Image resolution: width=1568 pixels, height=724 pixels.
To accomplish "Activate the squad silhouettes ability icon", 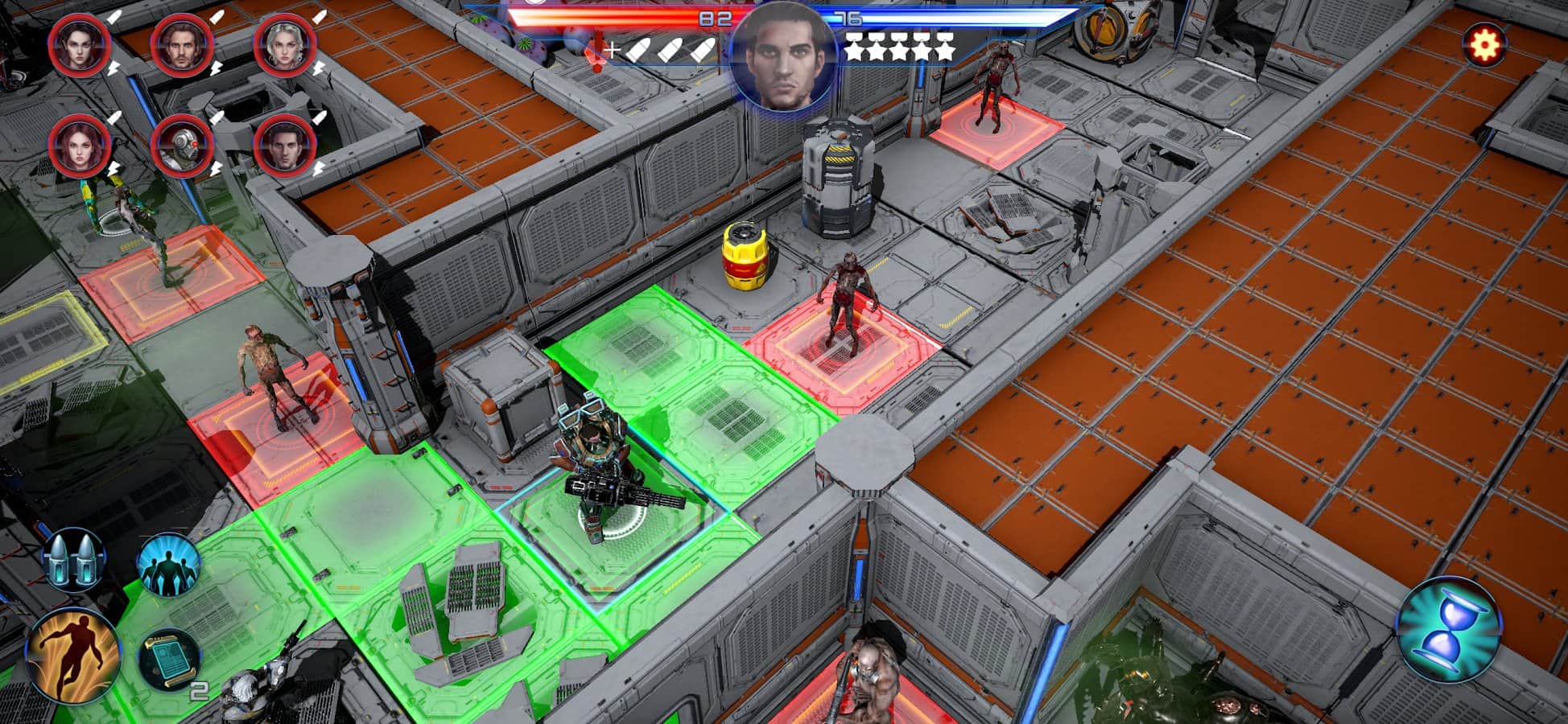I will click(x=167, y=562).
